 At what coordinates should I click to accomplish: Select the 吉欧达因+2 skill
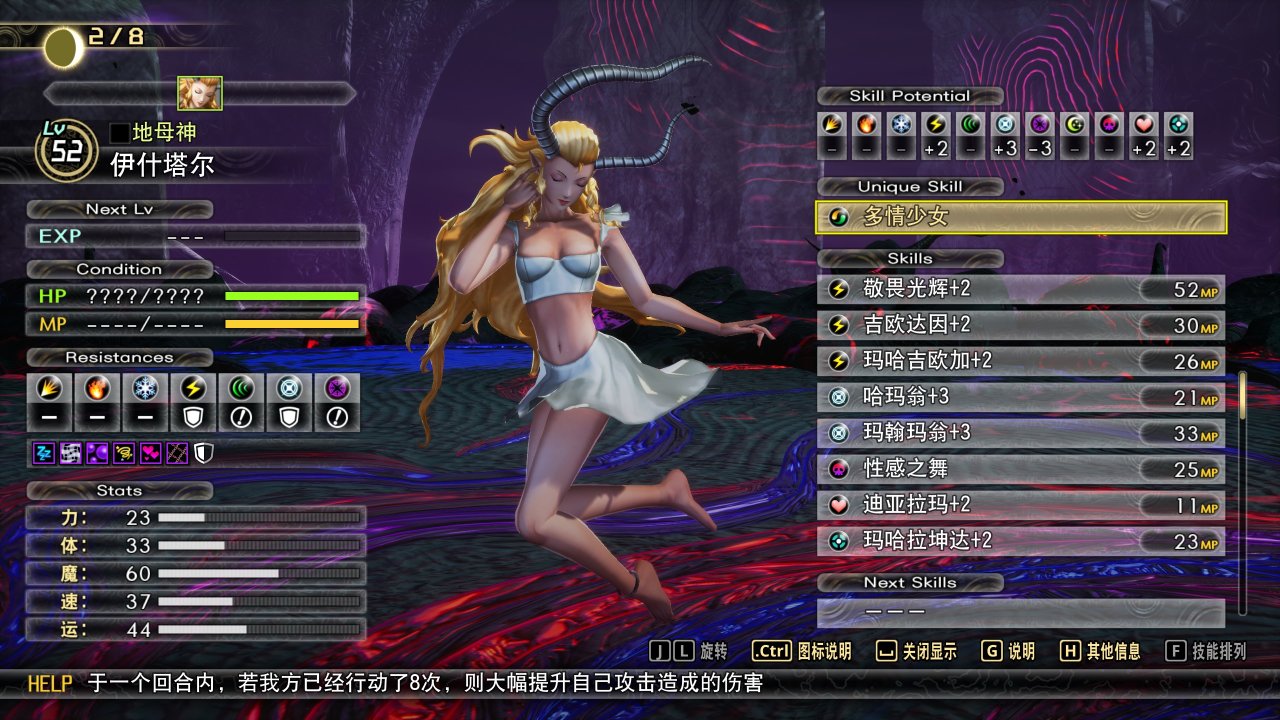[x=1021, y=325]
